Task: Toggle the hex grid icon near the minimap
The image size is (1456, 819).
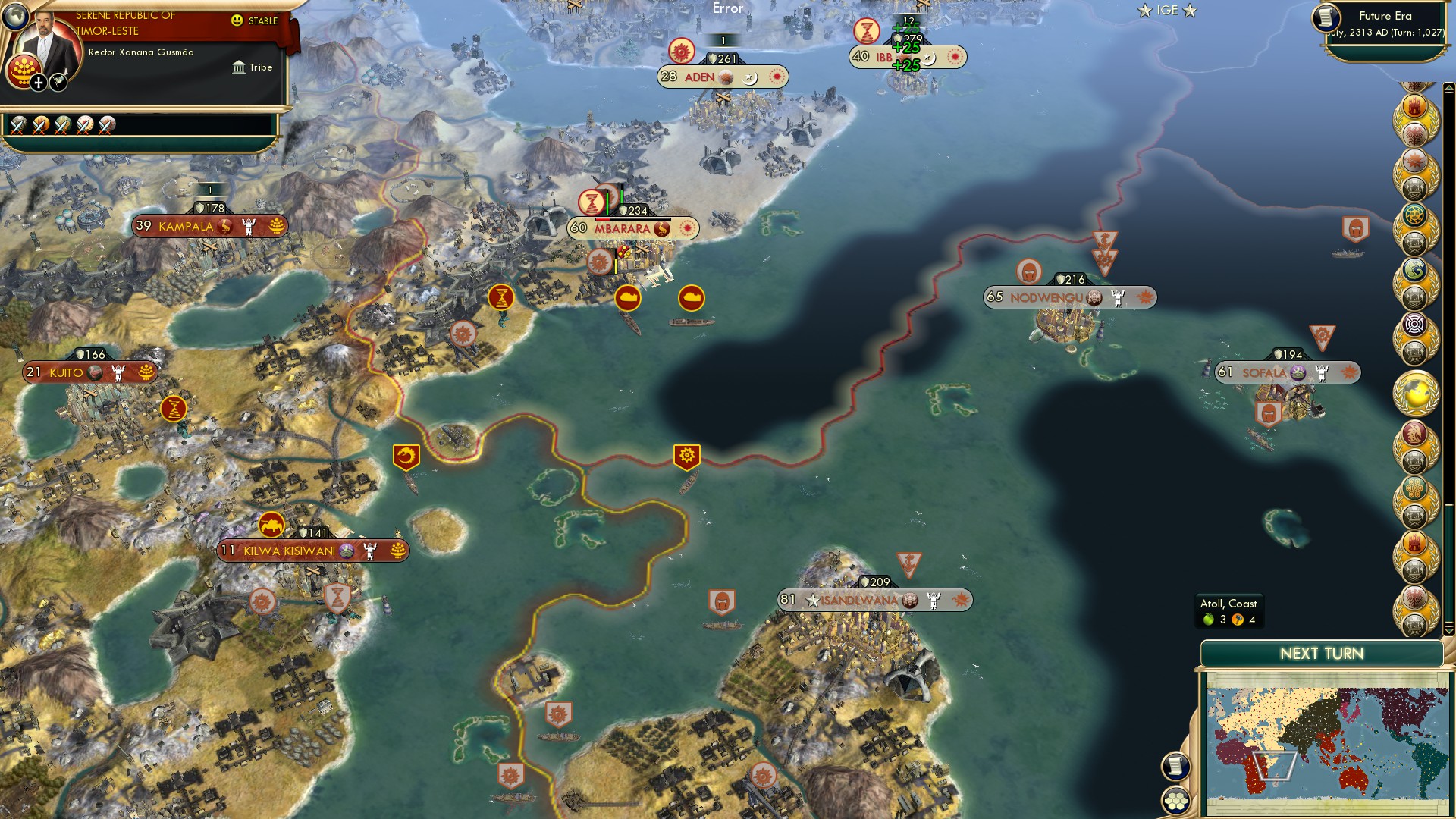Action: (x=1177, y=800)
